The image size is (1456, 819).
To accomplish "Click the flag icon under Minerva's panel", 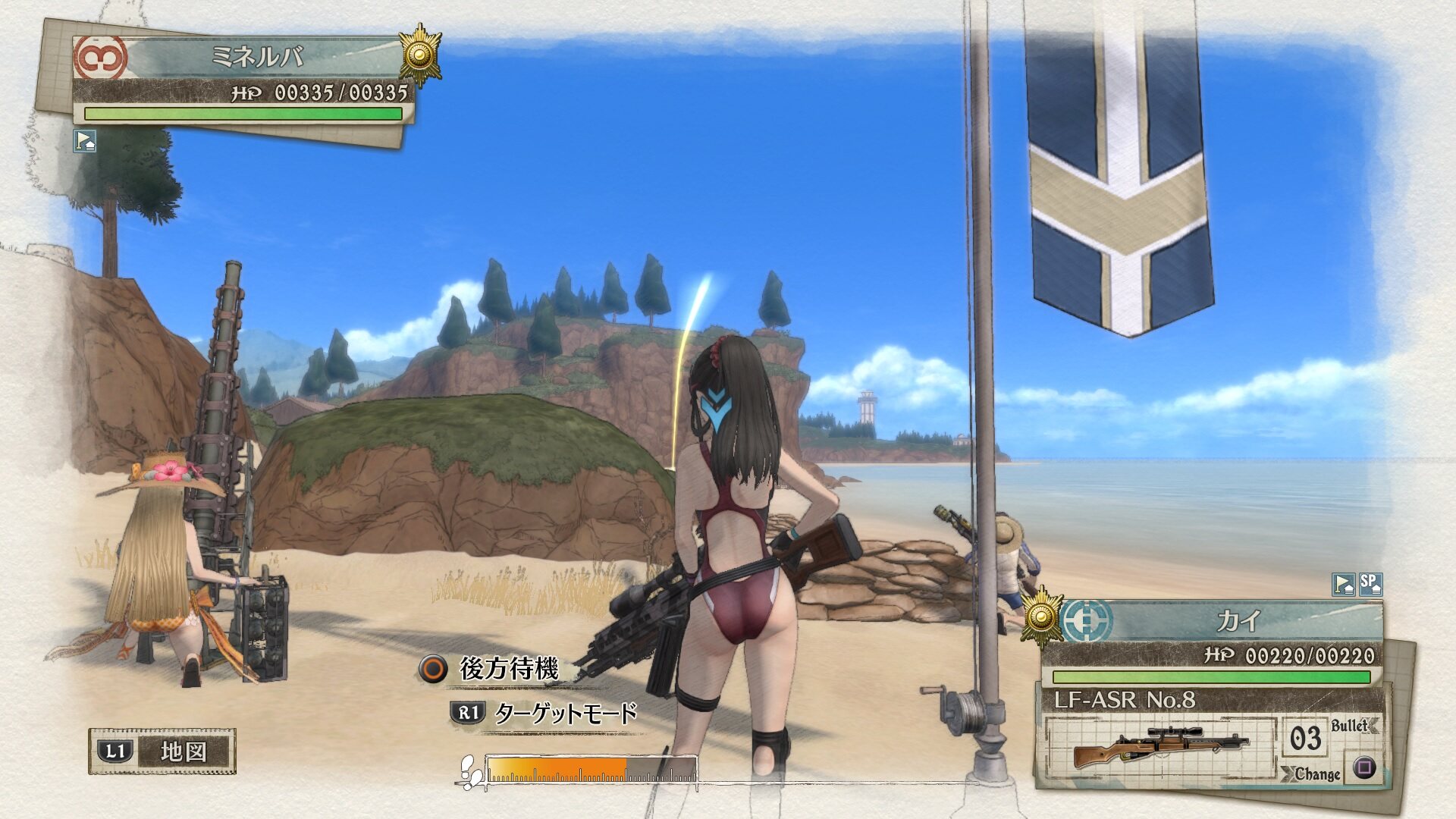I will [85, 141].
